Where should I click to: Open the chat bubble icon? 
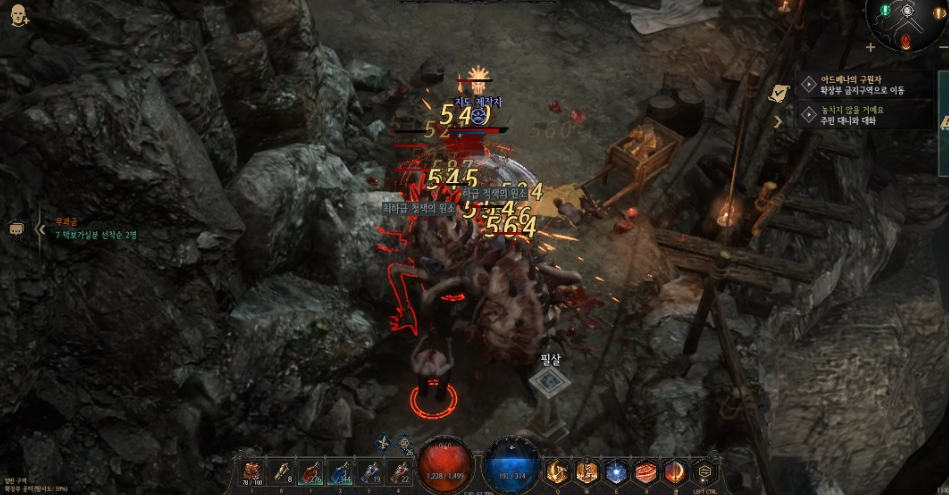(x=17, y=228)
